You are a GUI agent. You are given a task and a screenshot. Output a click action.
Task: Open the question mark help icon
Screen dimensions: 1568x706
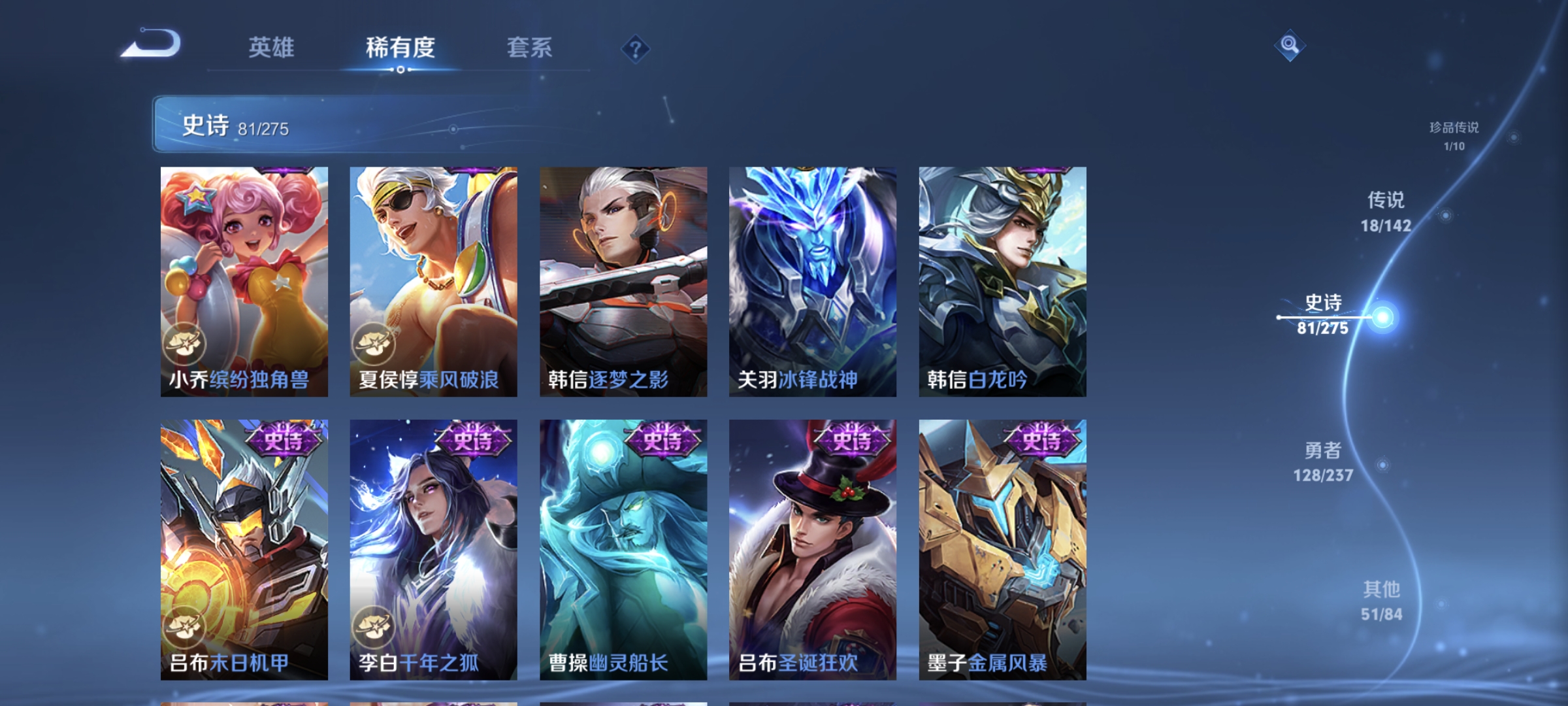(637, 50)
